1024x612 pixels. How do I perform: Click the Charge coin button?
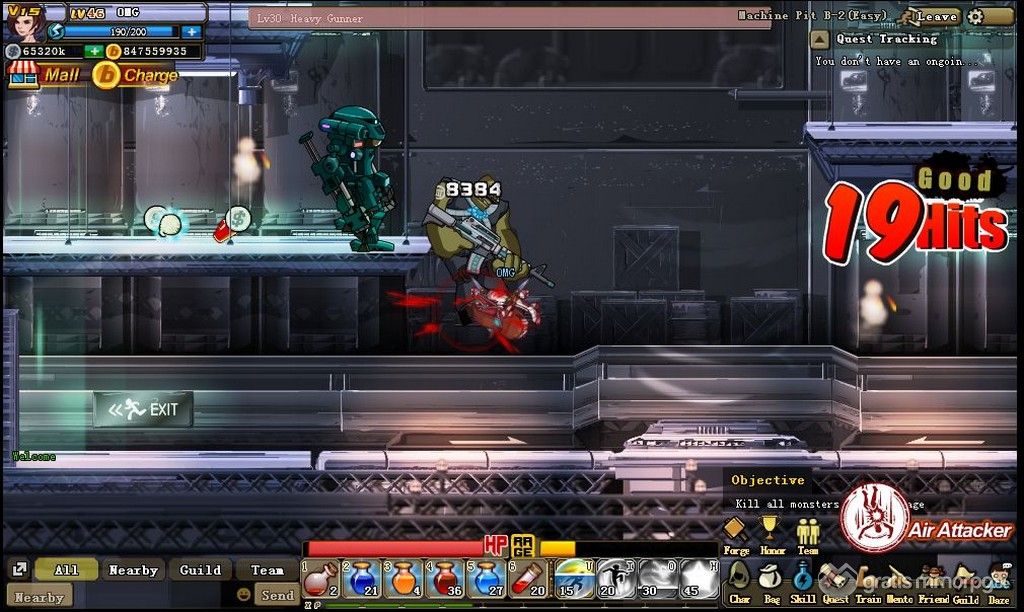click(136, 75)
